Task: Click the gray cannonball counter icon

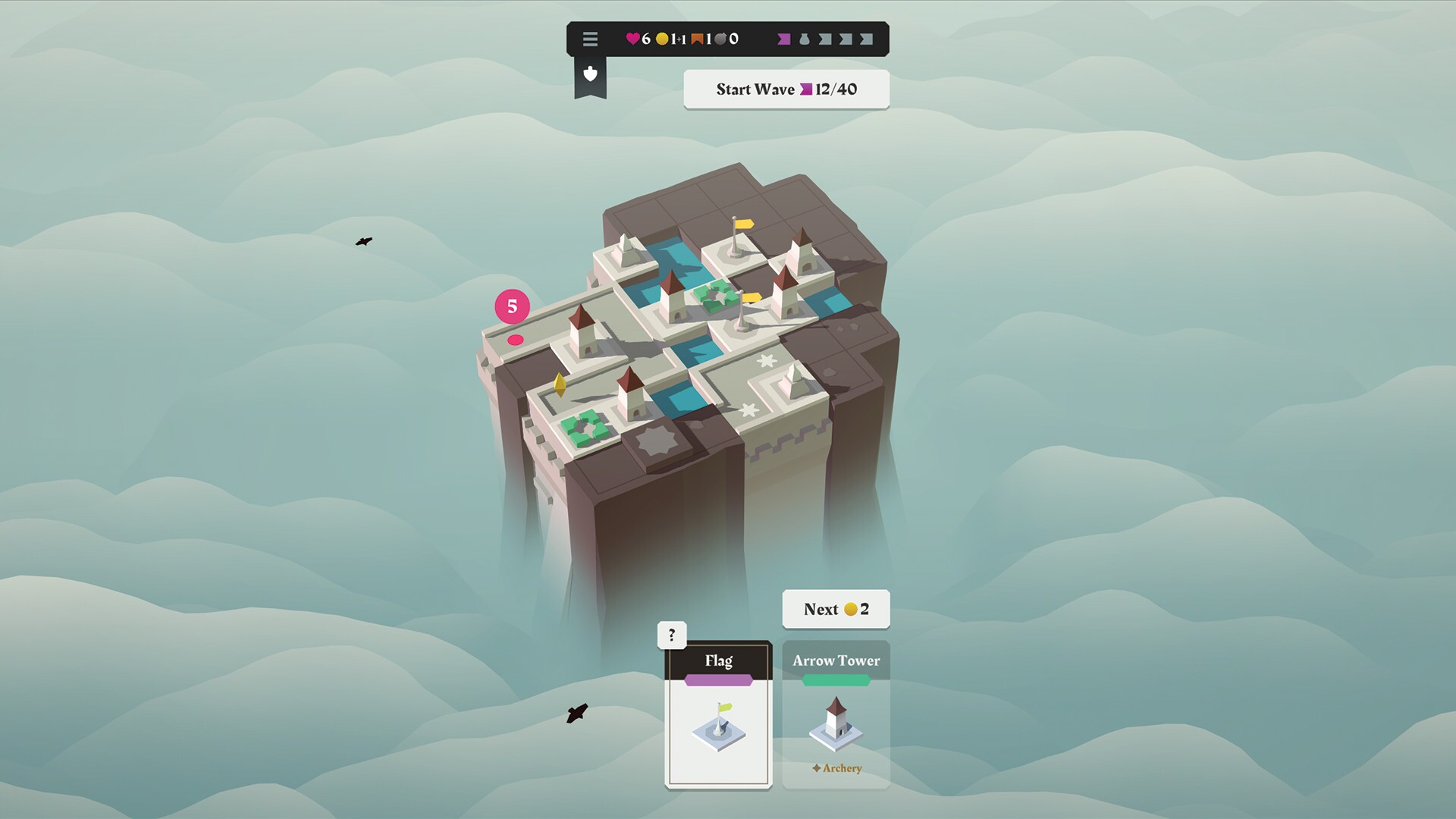Action: pyautogui.click(x=720, y=39)
